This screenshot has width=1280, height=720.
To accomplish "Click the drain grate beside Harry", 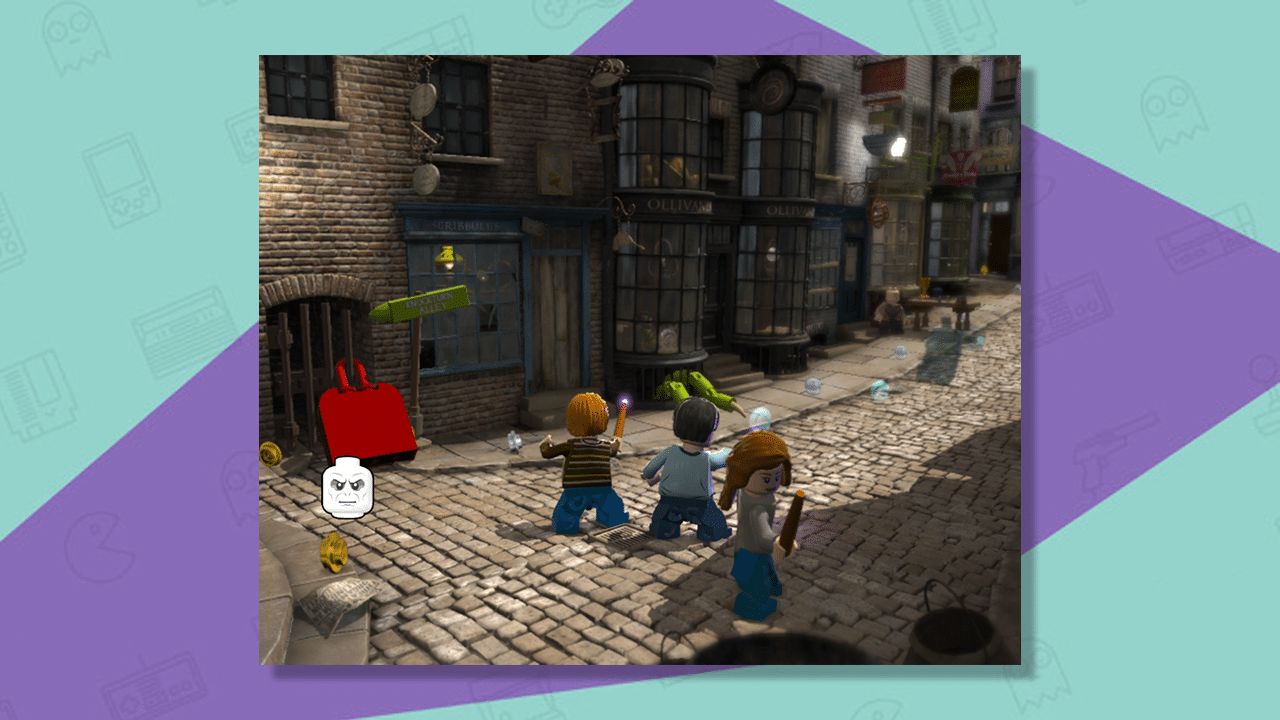I will (x=620, y=533).
